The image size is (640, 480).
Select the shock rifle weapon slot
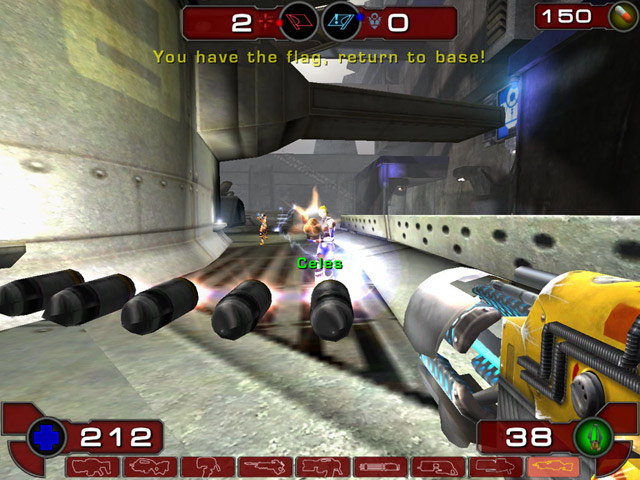[263, 466]
